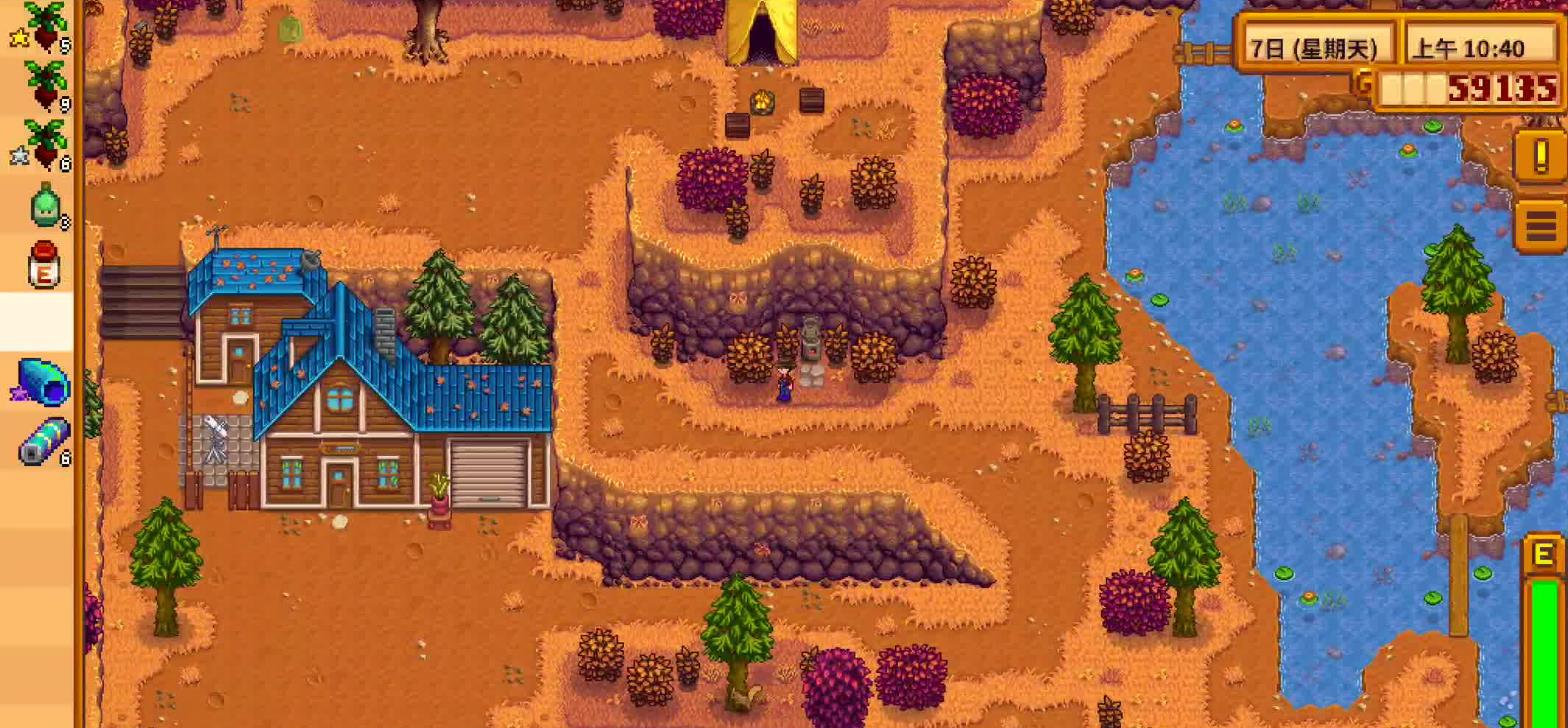Open the three-line game menu button
Viewport: 1568px width, 728px height.
[1541, 226]
